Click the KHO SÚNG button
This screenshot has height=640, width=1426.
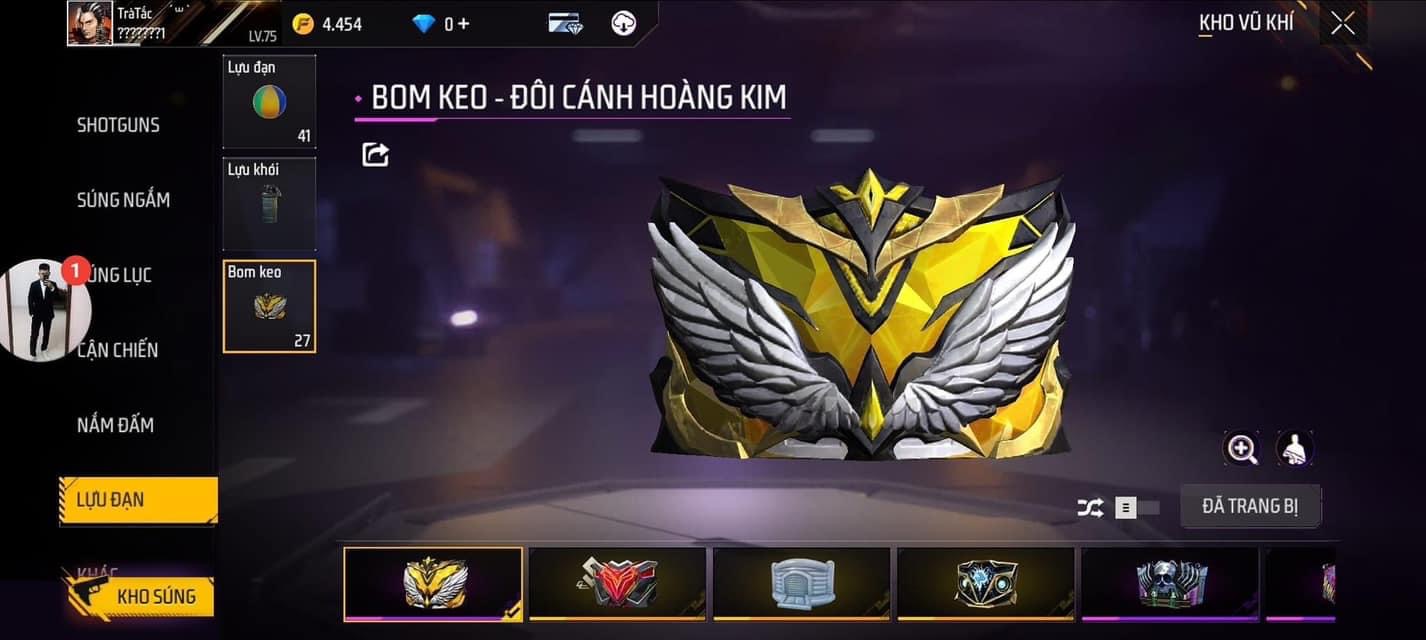click(140, 597)
